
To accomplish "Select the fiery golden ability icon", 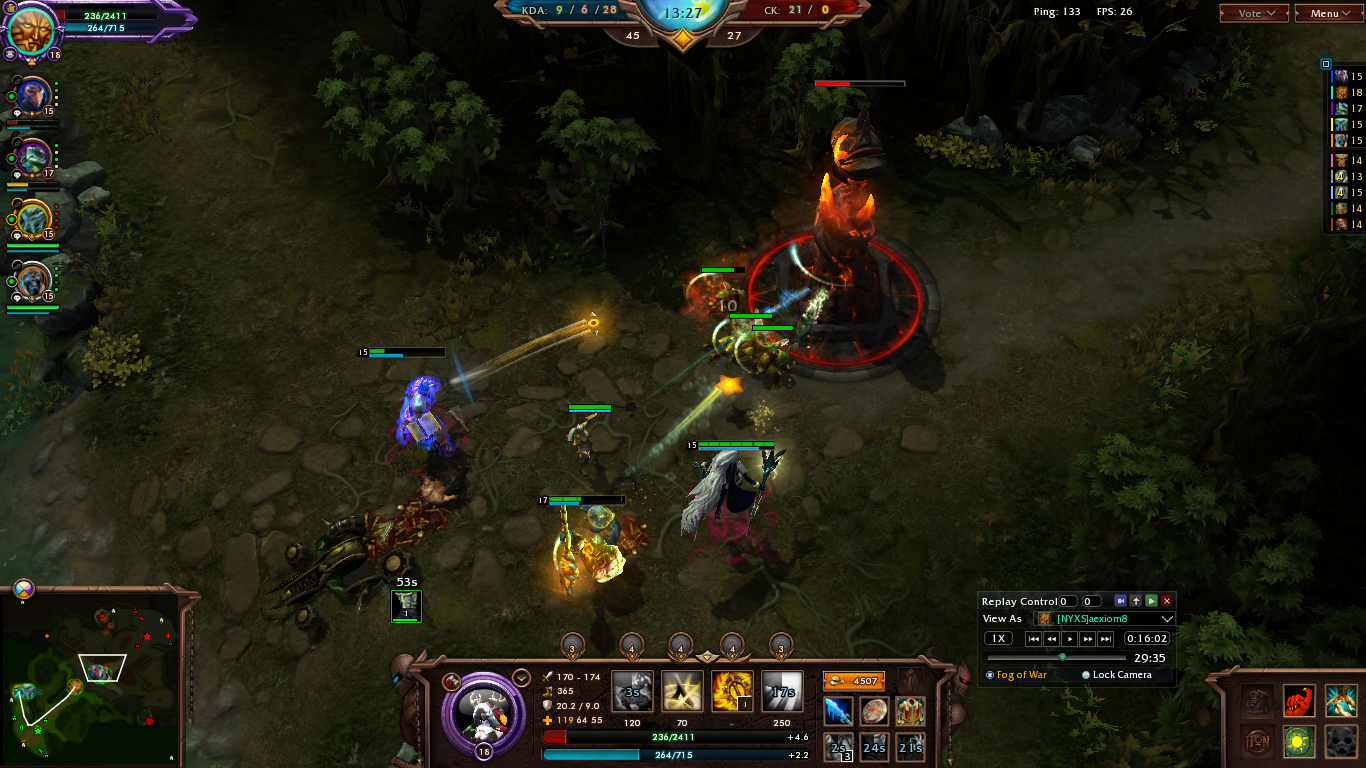I will click(x=731, y=691).
